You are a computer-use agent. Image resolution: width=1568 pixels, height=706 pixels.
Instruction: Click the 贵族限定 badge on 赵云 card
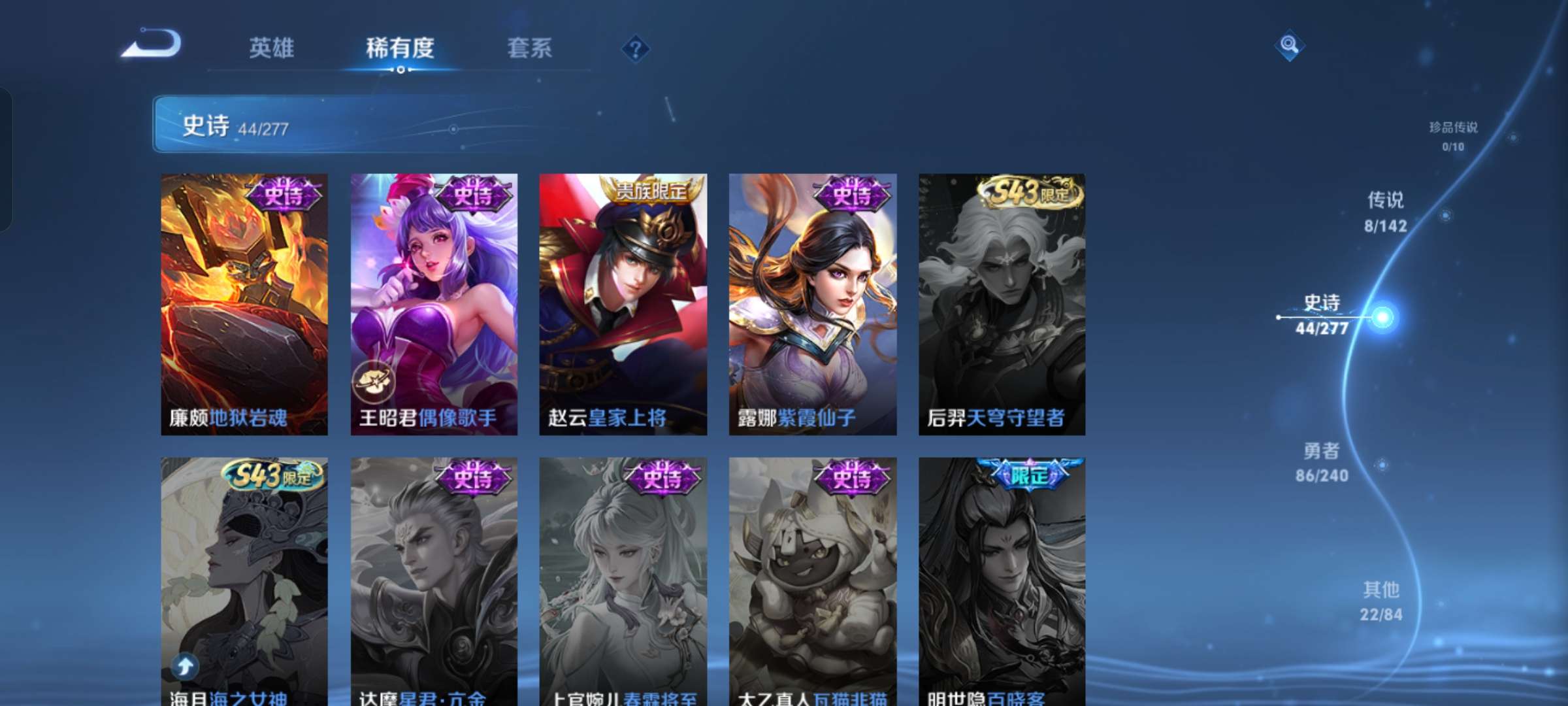tap(649, 192)
